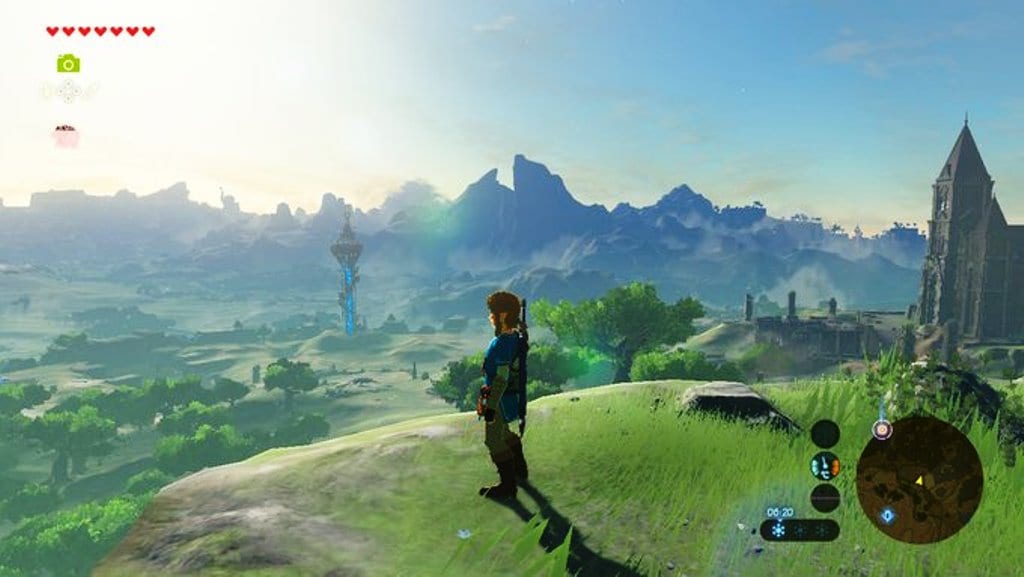Click the snowflake weather forecast icon

tap(779, 530)
